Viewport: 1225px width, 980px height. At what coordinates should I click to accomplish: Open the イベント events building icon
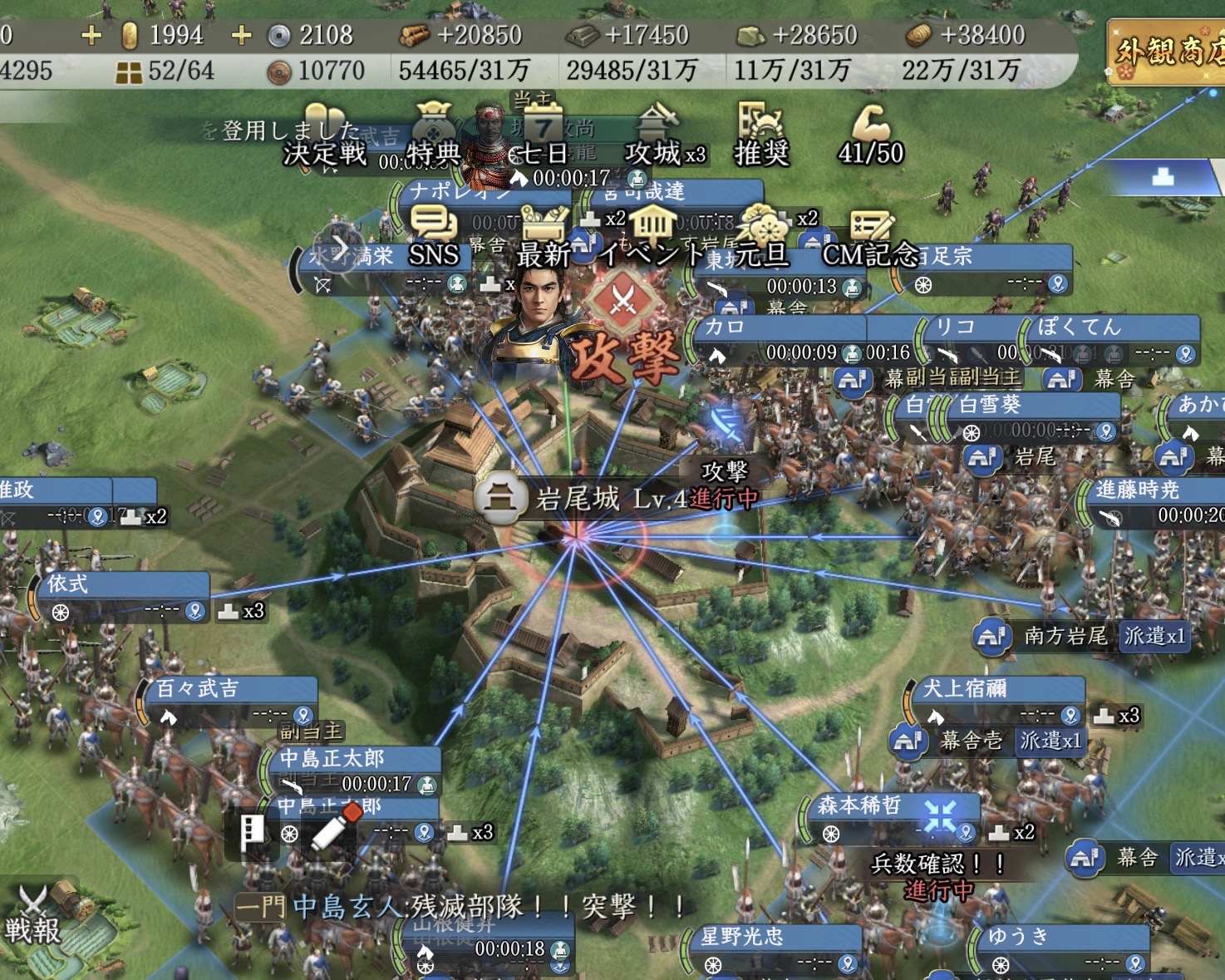652,235
